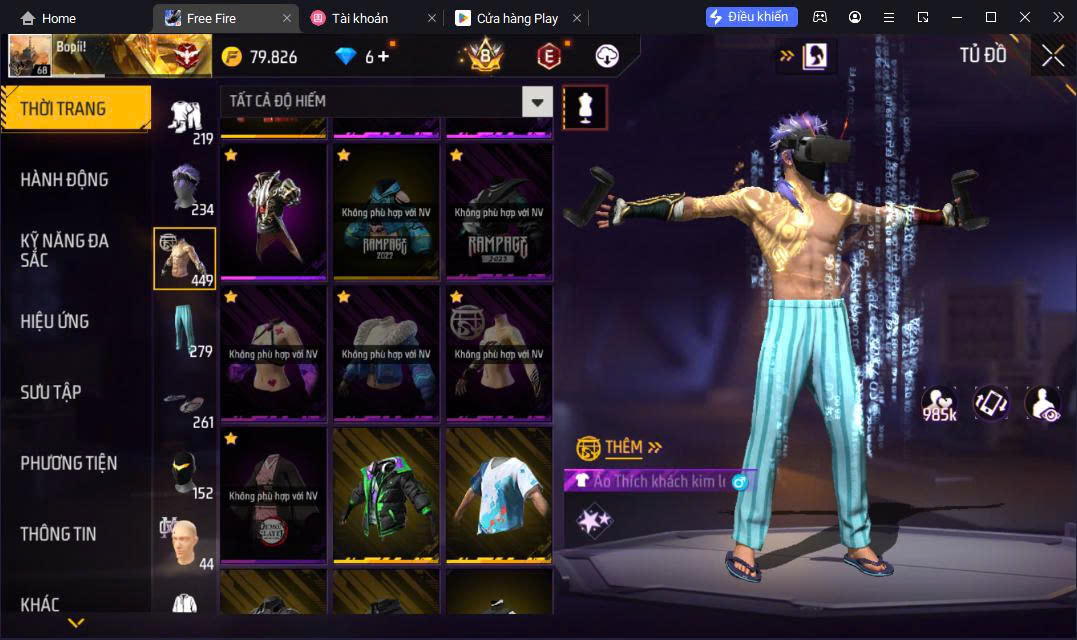Select the white splatter t-shirt item
This screenshot has height=640, width=1077.
[499, 494]
